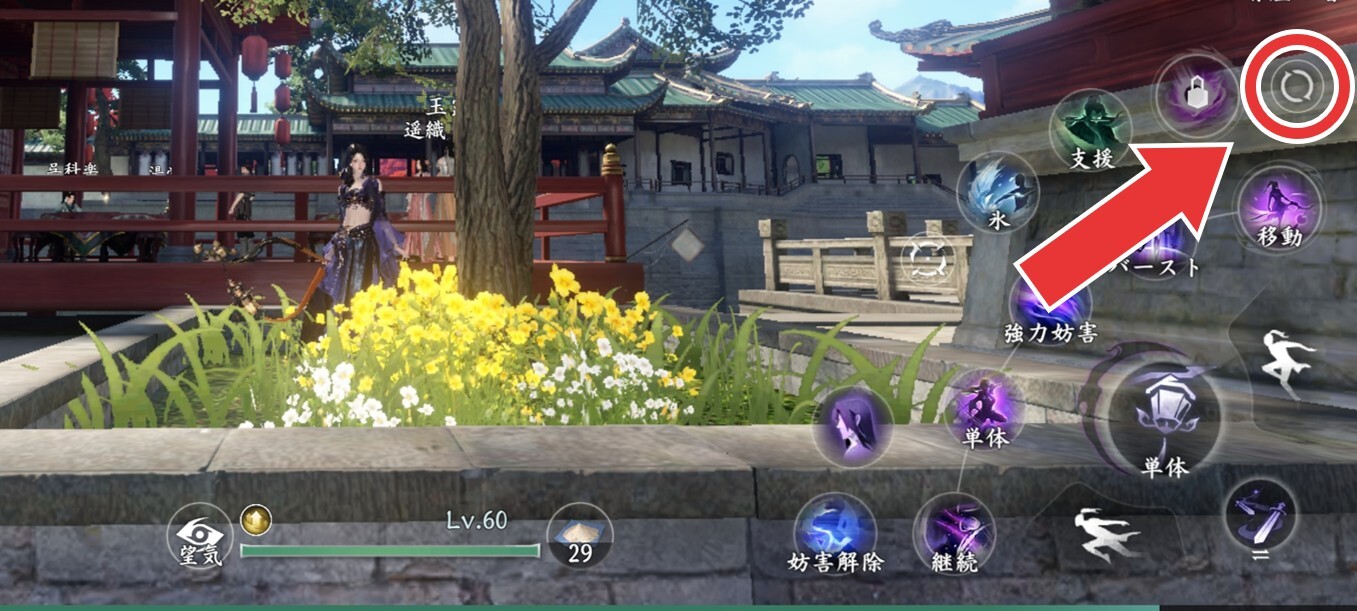Screen dimensions: 1357x611
Task: Tap the large 単体 main attack button
Action: [x=1165, y=414]
